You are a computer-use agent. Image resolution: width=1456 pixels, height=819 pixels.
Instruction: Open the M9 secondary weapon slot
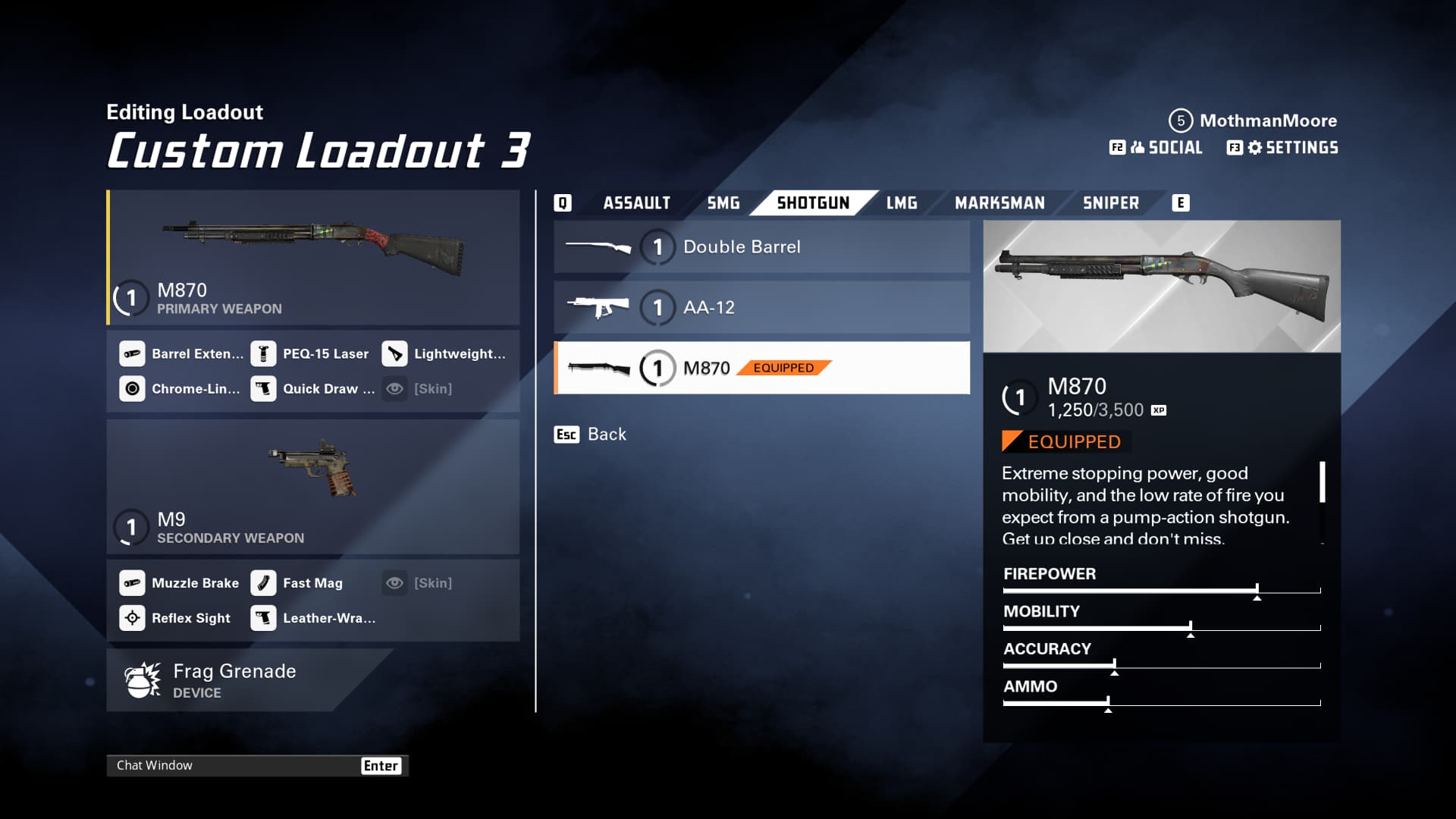[313, 487]
